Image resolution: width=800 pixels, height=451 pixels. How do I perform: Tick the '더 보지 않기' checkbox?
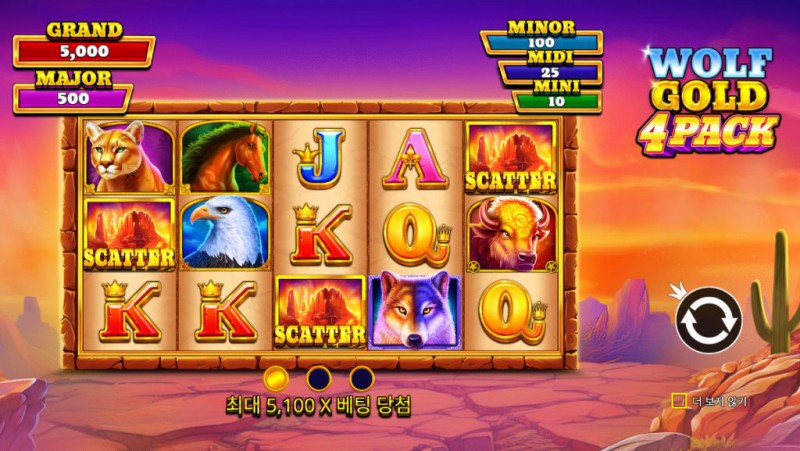(679, 401)
